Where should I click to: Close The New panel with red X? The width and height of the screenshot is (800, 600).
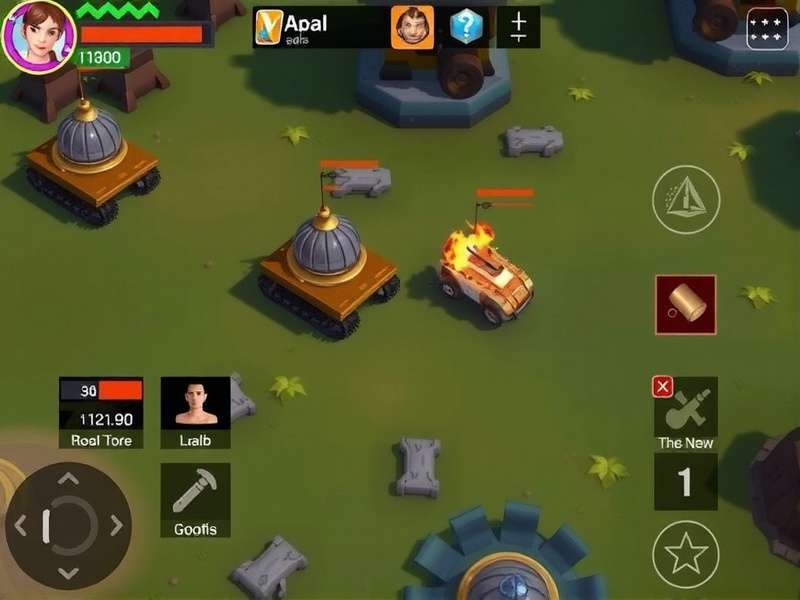662,387
